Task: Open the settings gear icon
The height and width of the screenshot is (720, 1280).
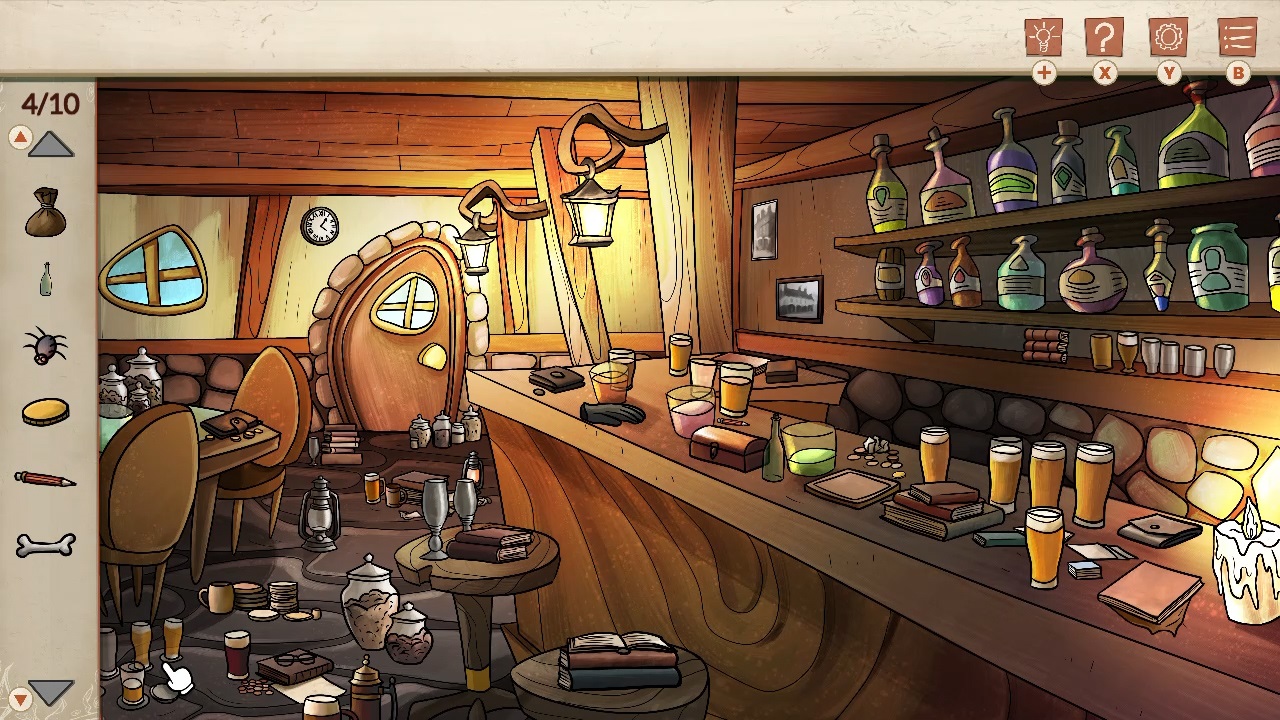Action: point(1169,37)
